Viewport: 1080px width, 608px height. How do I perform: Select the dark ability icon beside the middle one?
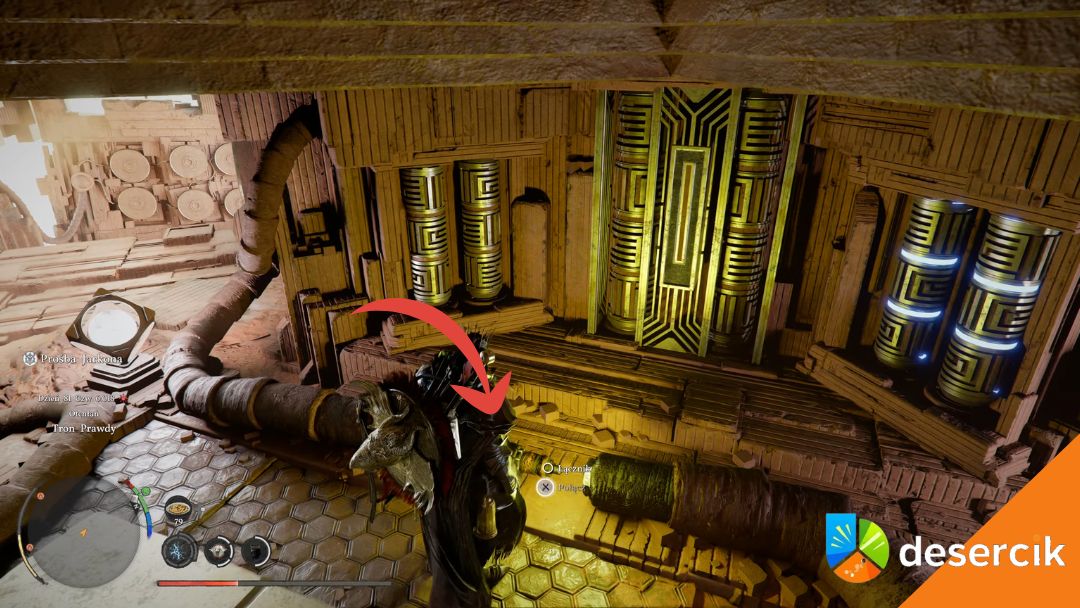click(x=256, y=550)
